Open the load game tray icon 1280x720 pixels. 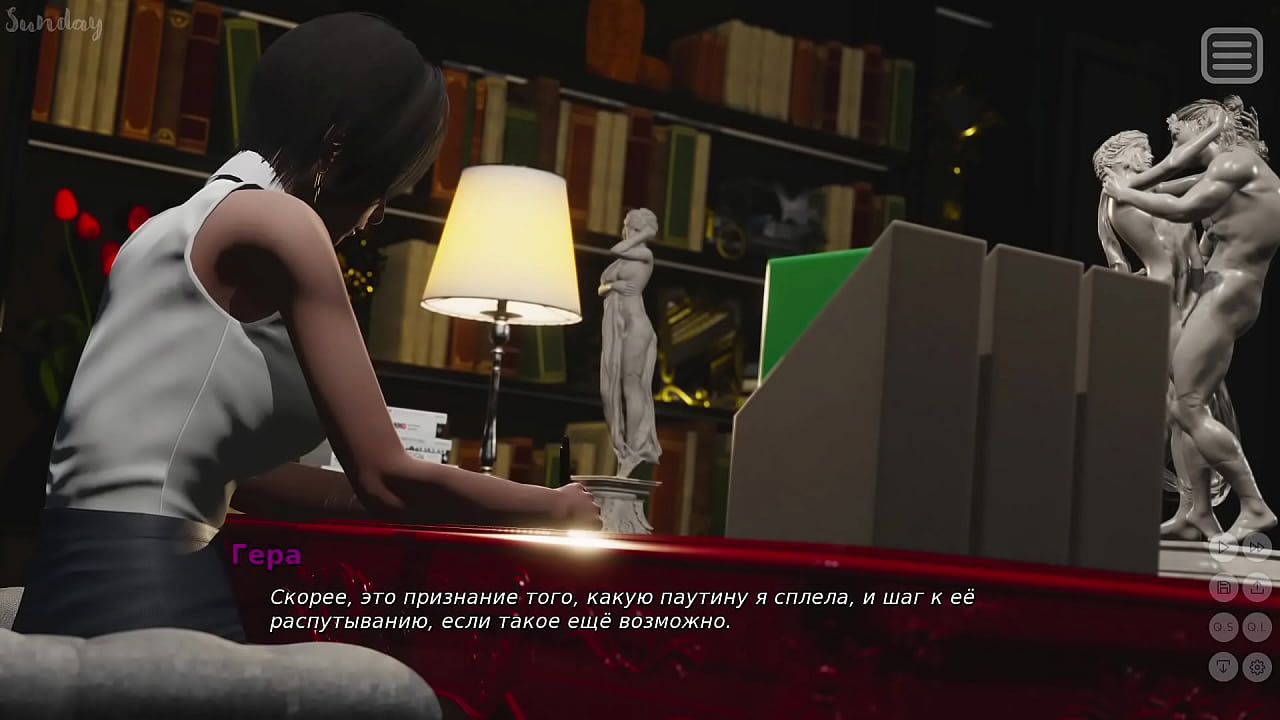click(x=1257, y=587)
